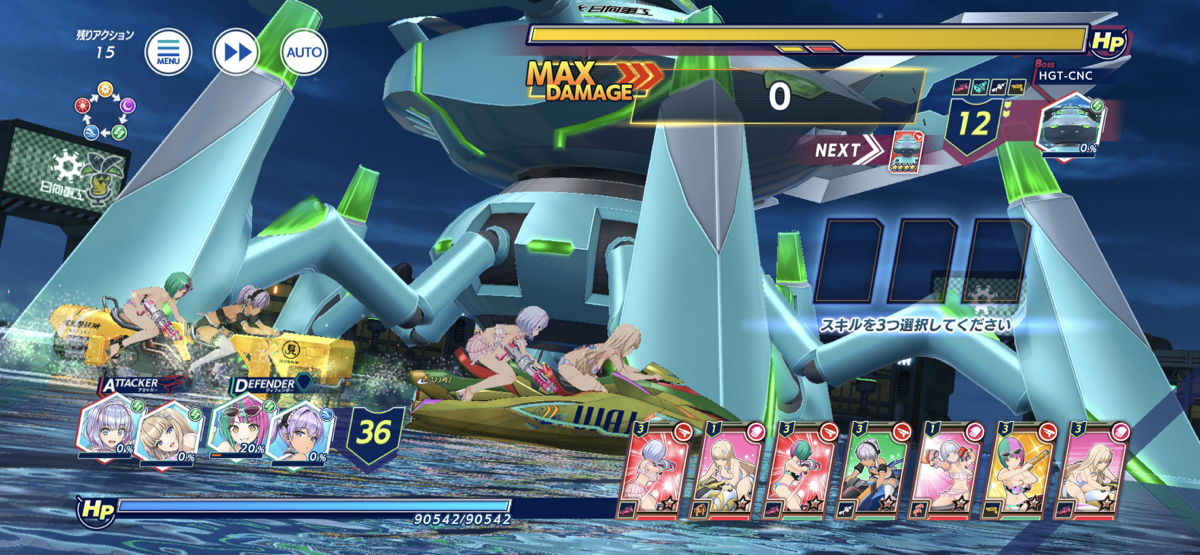Select the cost-3 pink blonde skill card
Screen dimensions: 1200x555
point(1093,468)
